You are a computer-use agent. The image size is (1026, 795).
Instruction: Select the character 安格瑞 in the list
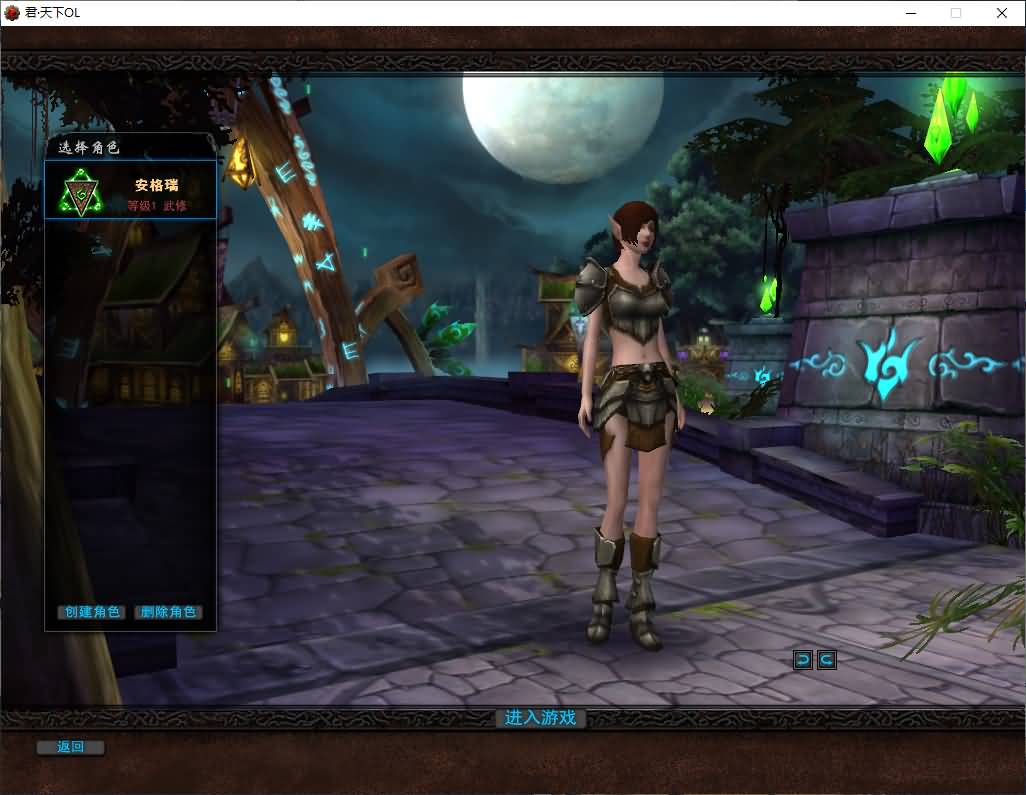pos(131,190)
